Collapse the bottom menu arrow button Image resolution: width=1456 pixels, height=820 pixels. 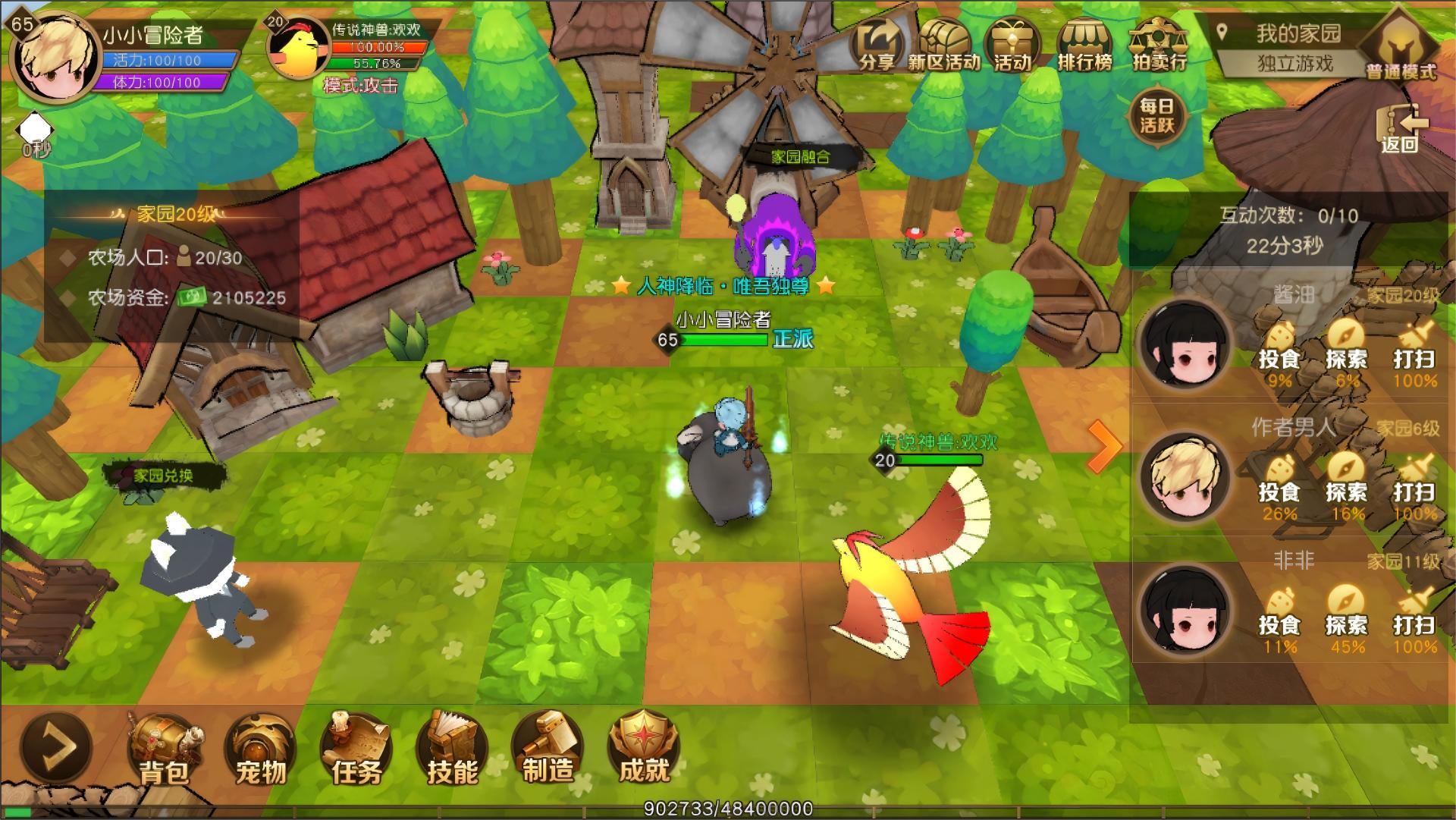click(x=57, y=746)
